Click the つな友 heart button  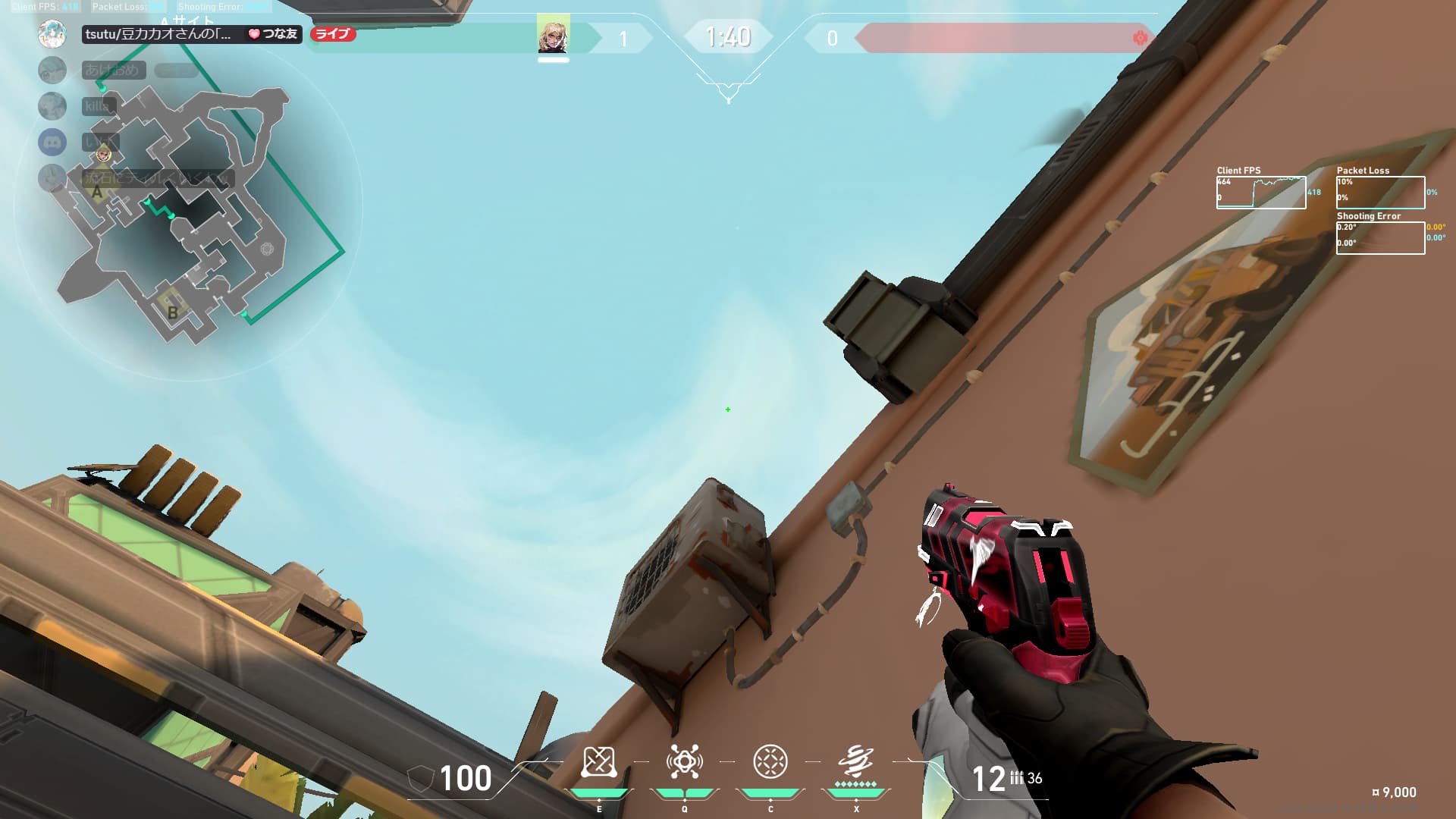[273, 34]
